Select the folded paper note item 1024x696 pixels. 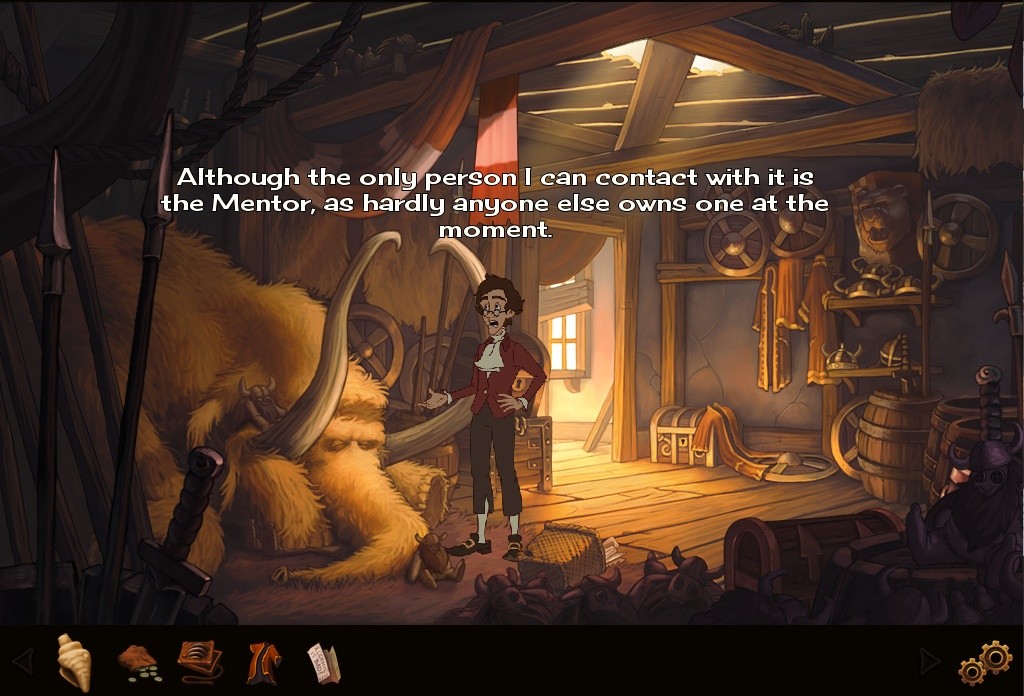pos(324,661)
